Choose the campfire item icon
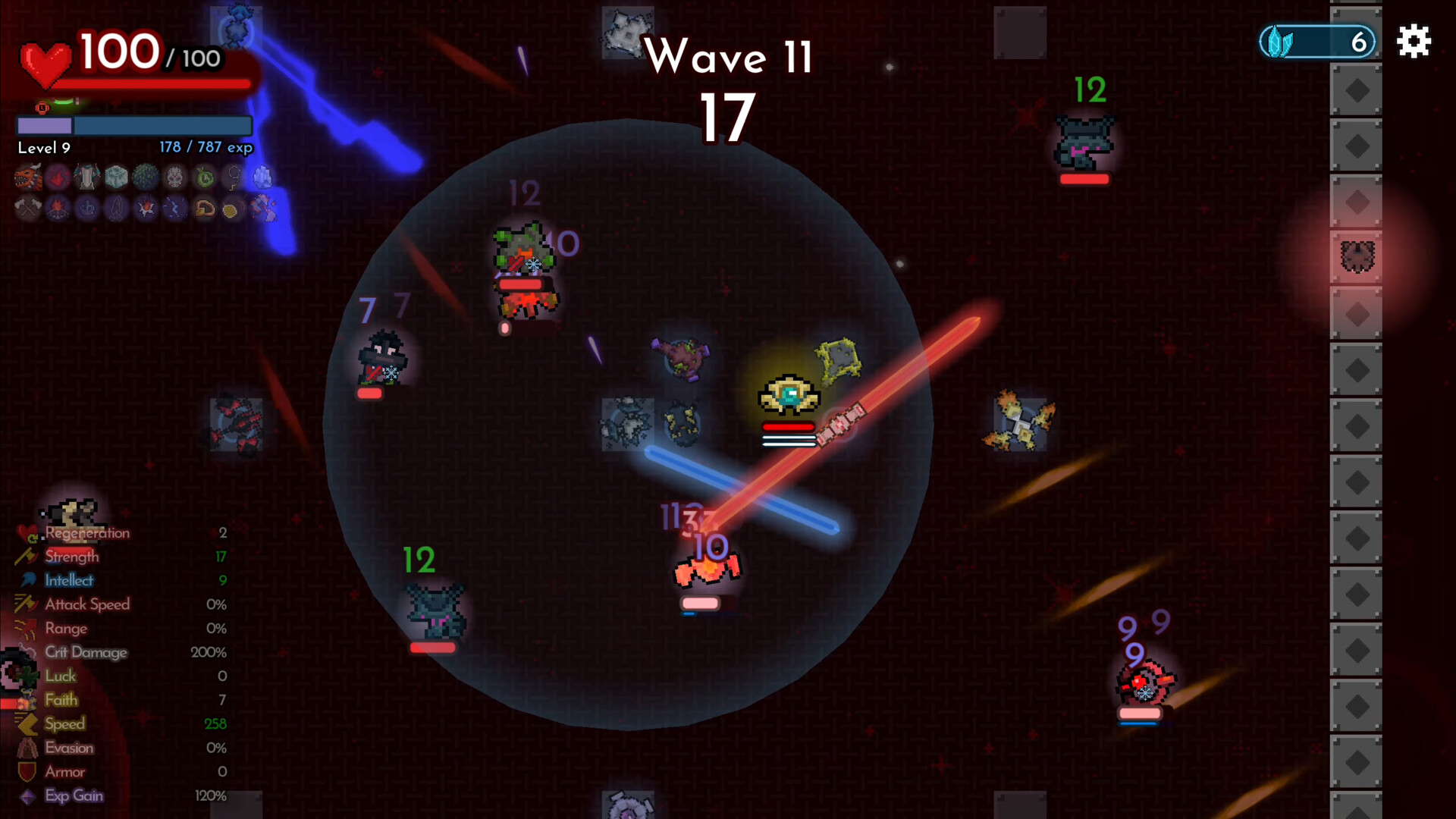This screenshot has width=1456, height=819. pyautogui.click(x=58, y=208)
